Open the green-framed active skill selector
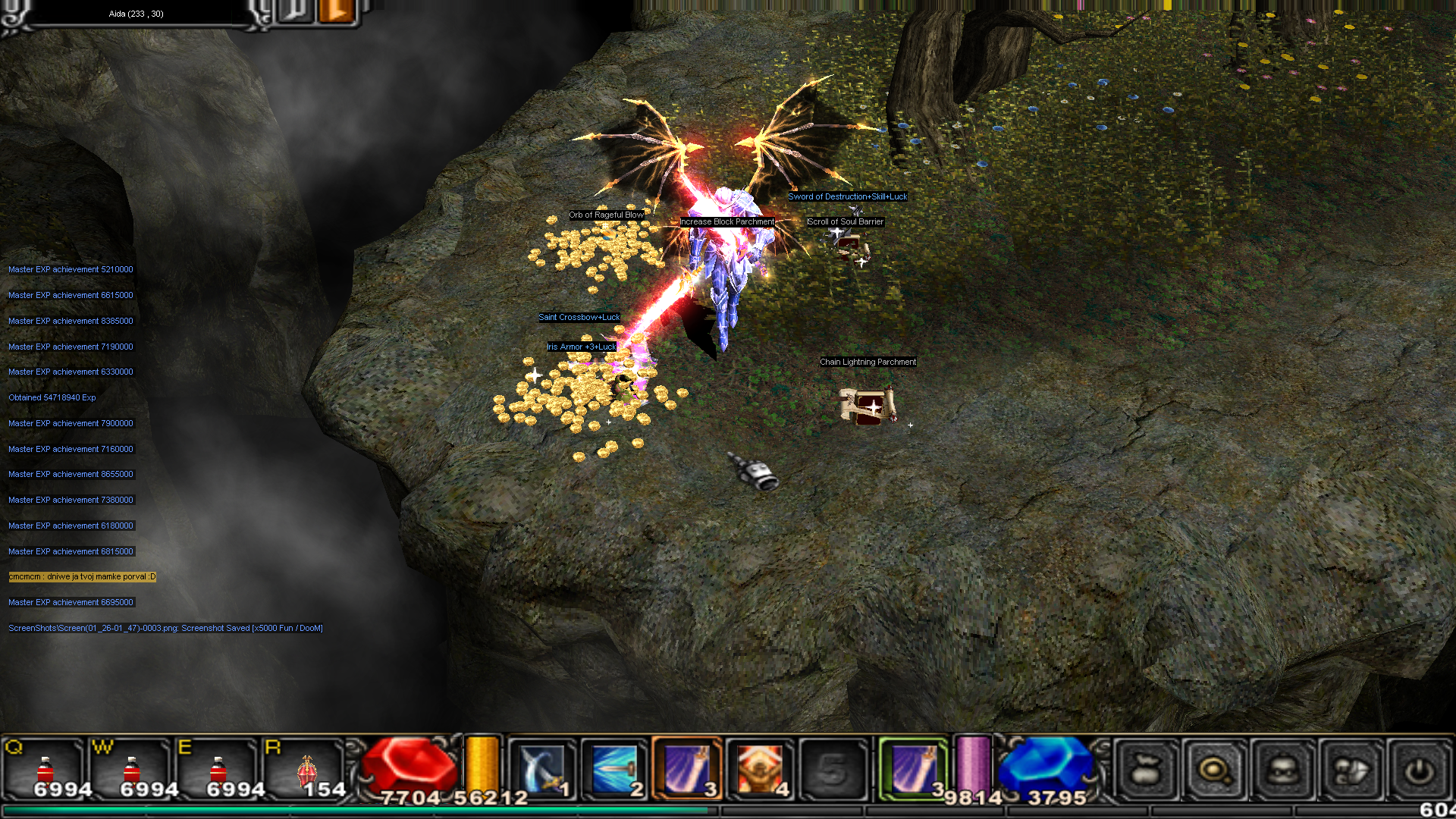Viewport: 1456px width, 819px height. click(913, 769)
